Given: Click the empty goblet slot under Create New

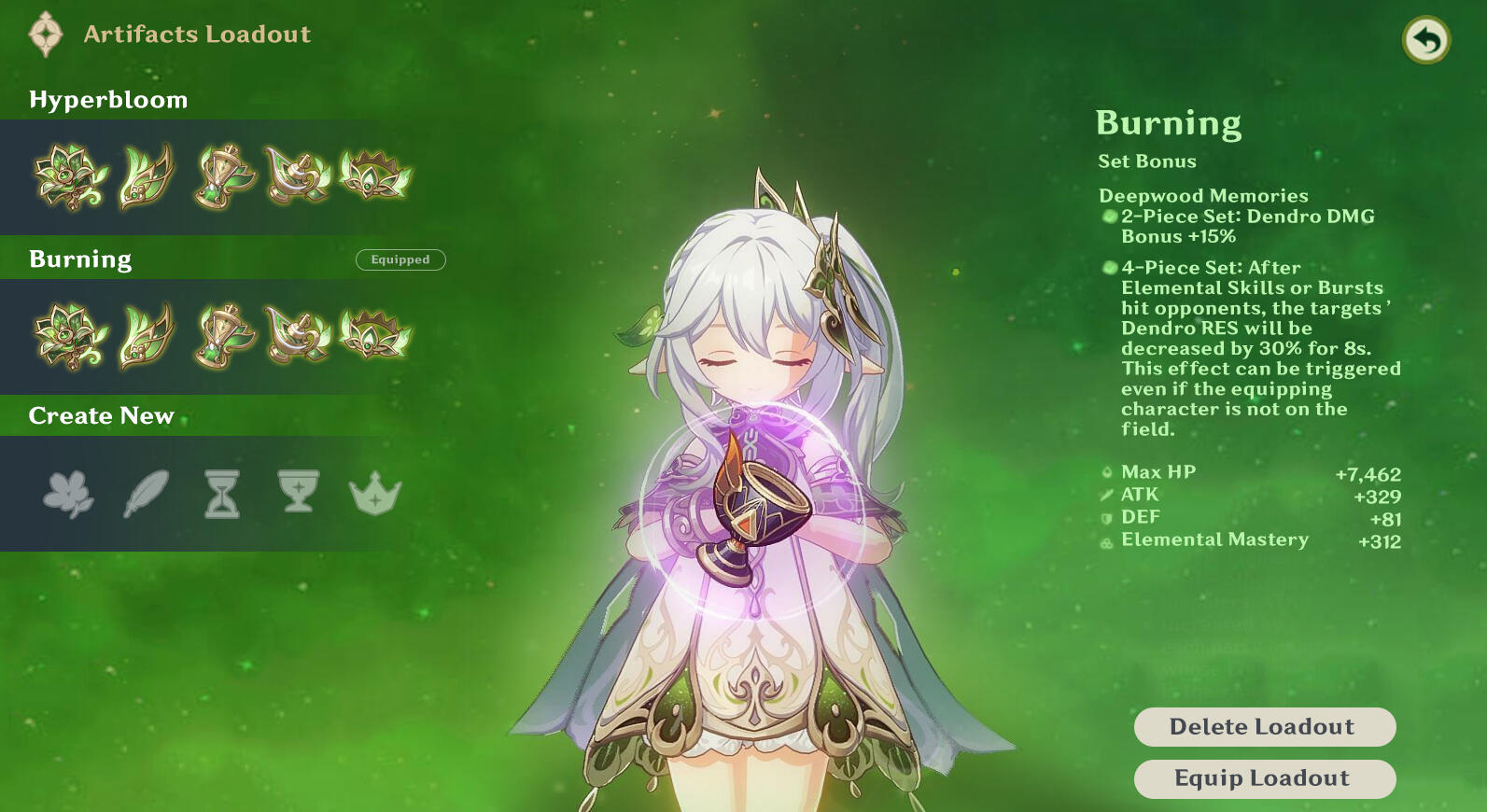Looking at the screenshot, I should coord(299,492).
